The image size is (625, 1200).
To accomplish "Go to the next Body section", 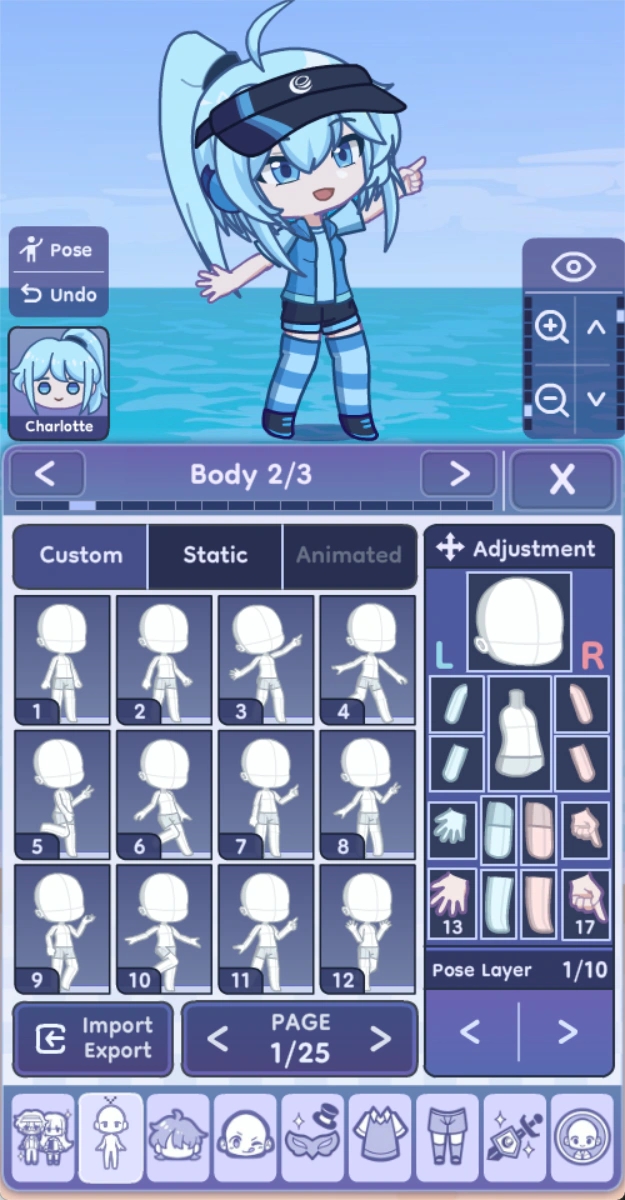I will [x=458, y=474].
